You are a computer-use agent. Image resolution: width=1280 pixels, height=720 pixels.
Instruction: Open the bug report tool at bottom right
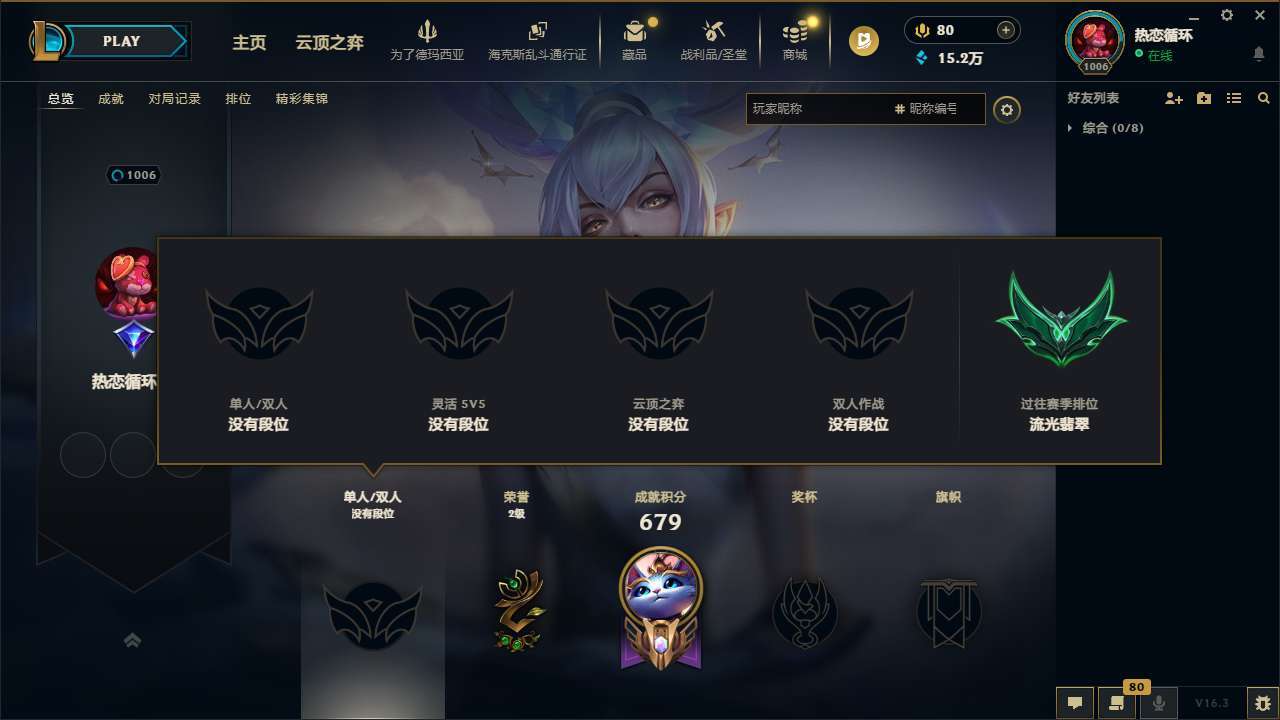(x=1262, y=703)
